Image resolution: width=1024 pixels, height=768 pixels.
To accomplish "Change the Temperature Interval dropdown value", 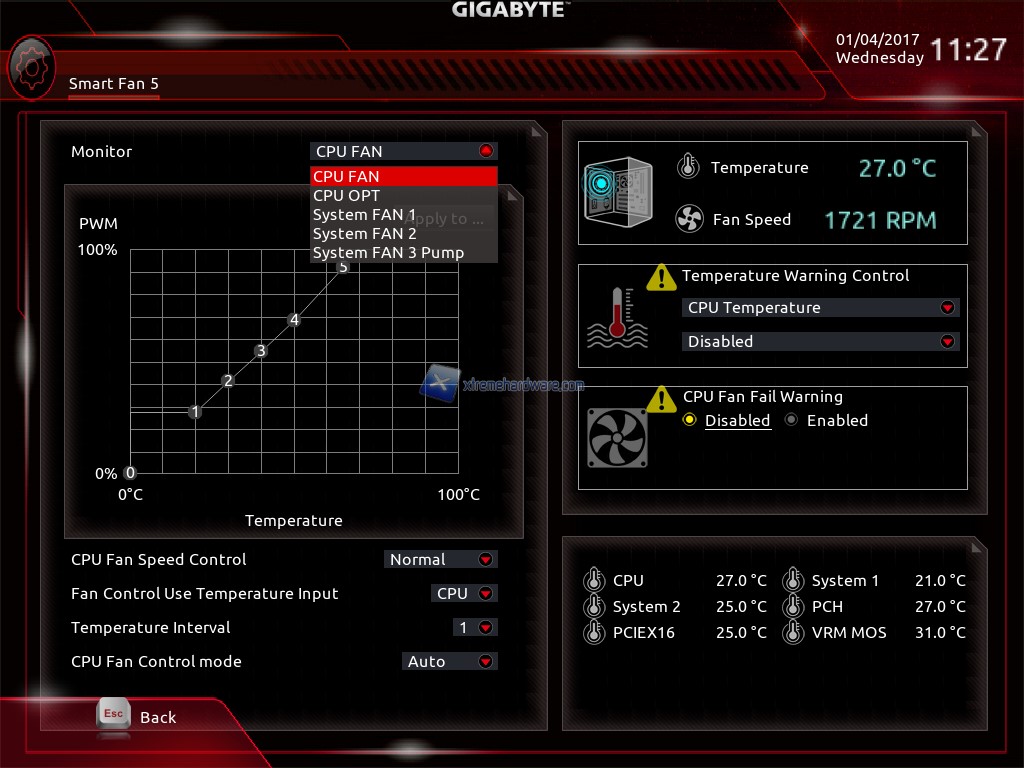I will pyautogui.click(x=475, y=628).
